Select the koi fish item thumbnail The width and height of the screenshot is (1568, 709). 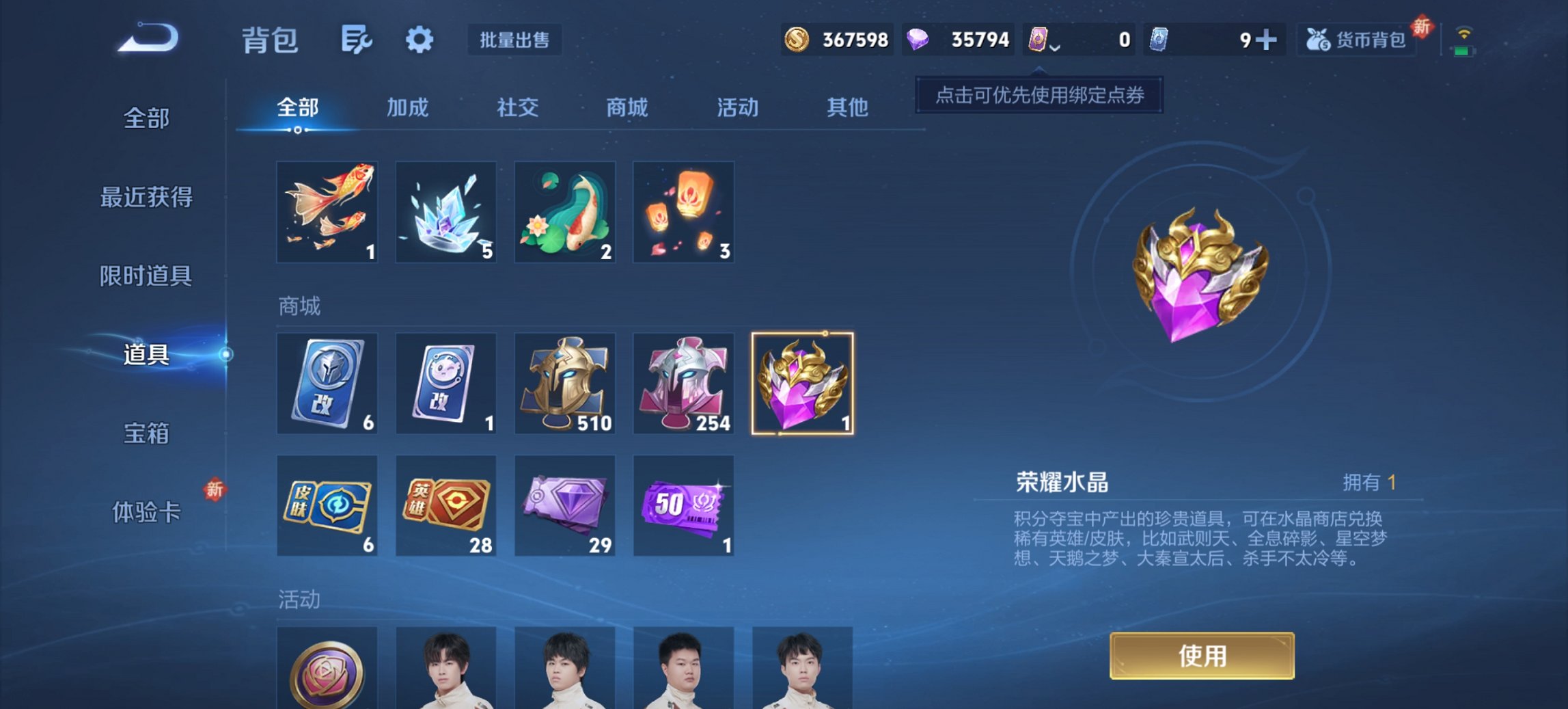327,212
